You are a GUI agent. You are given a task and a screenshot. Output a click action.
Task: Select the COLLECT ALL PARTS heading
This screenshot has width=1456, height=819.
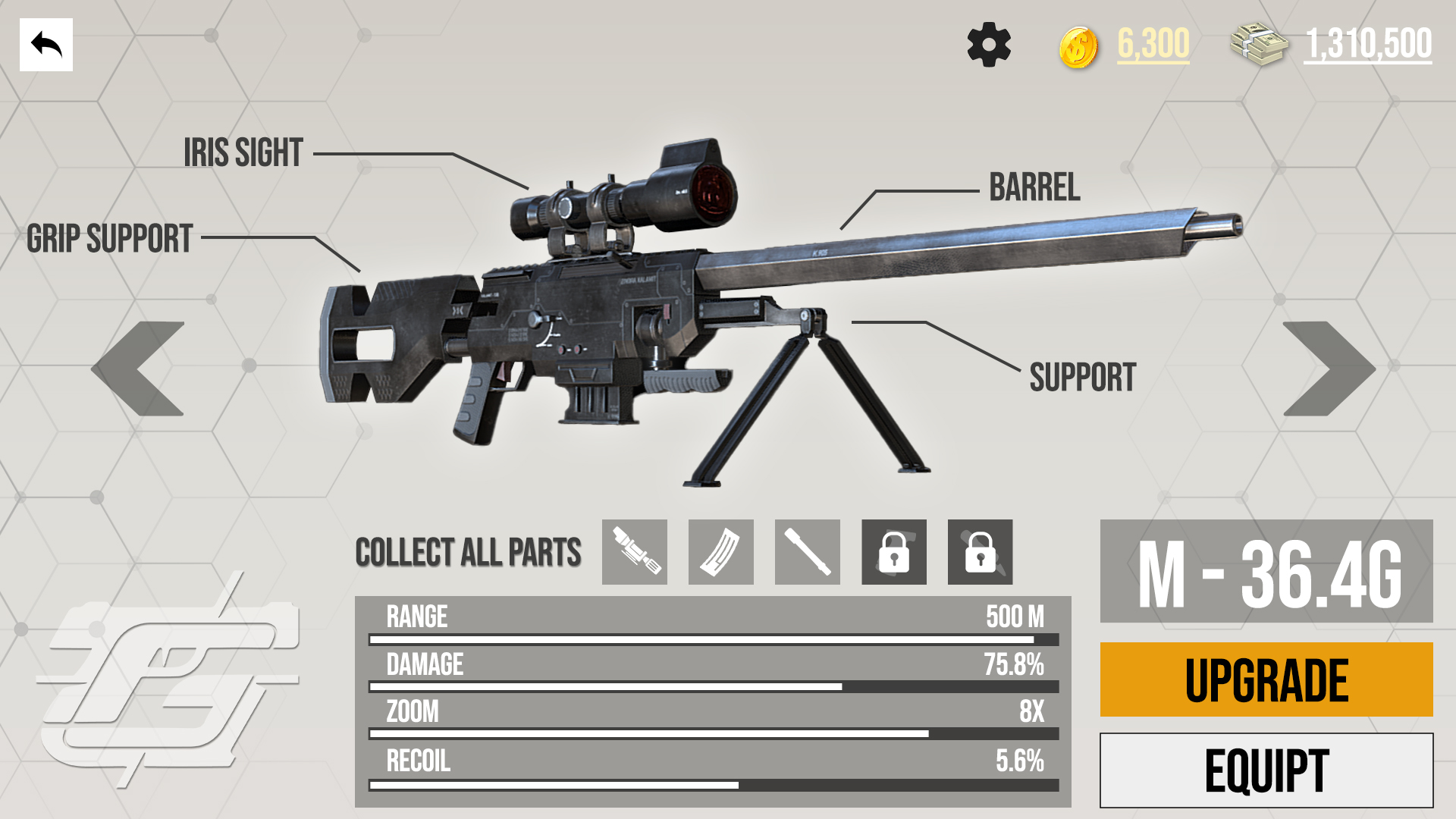[x=469, y=553]
